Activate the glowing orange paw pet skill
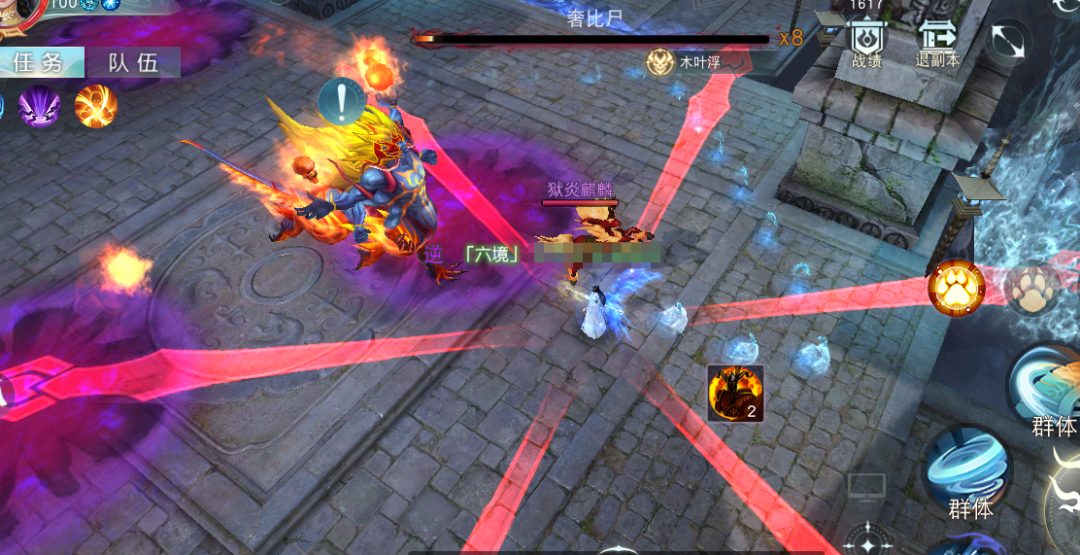Screen dimensions: 1080x555 pyautogui.click(x=956, y=287)
